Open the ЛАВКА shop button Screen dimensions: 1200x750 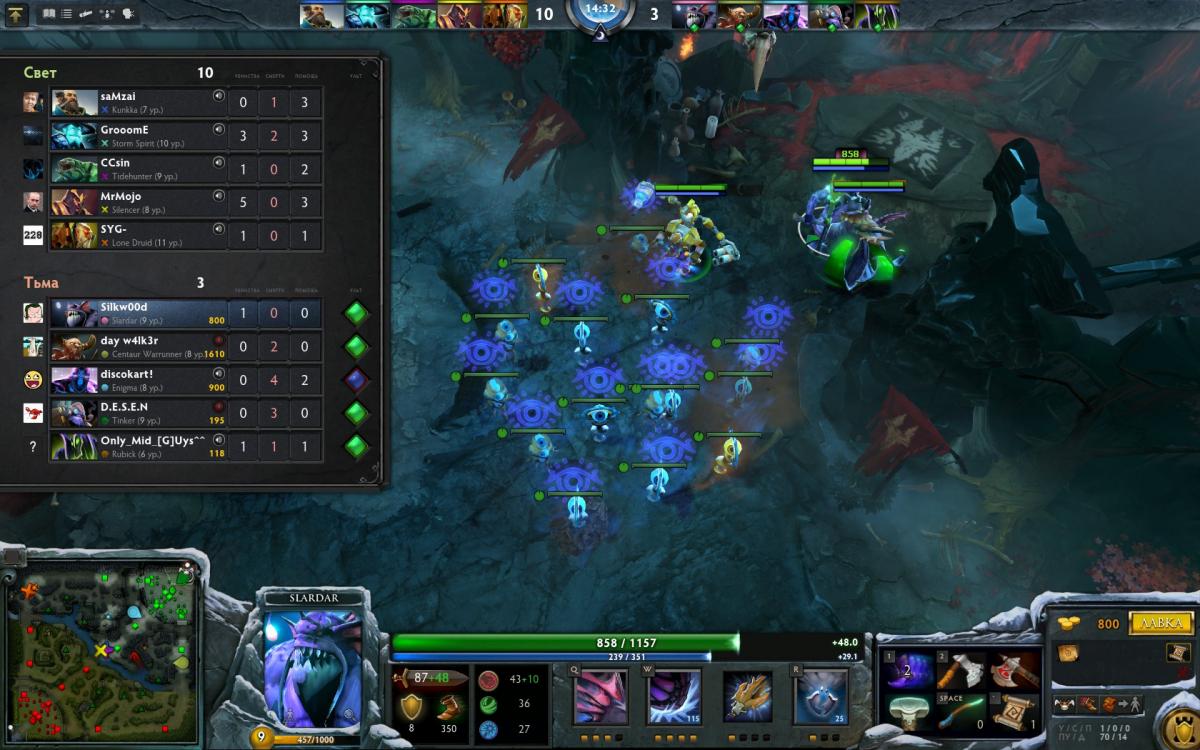click(1160, 624)
